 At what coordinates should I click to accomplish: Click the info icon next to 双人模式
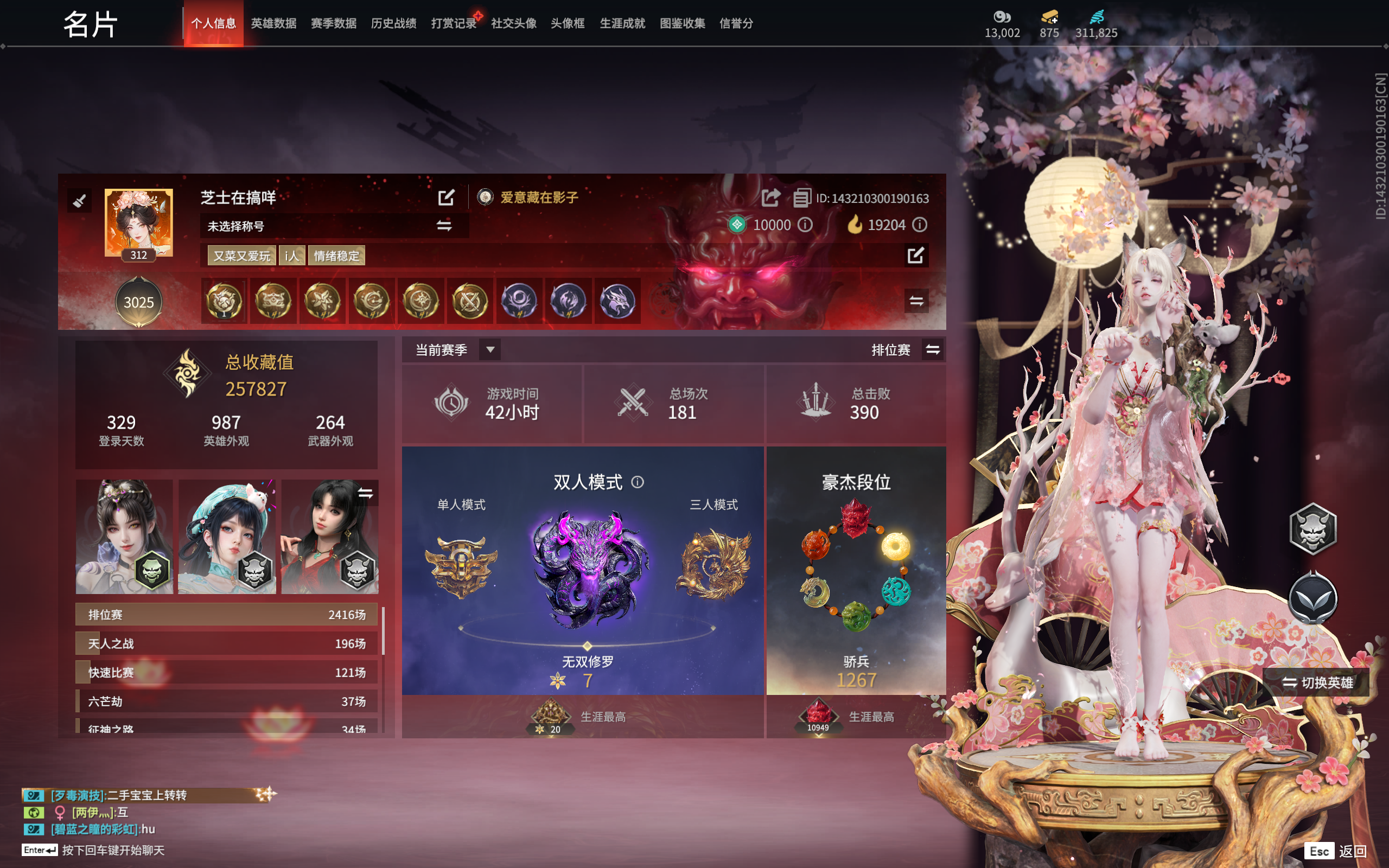pos(636,482)
